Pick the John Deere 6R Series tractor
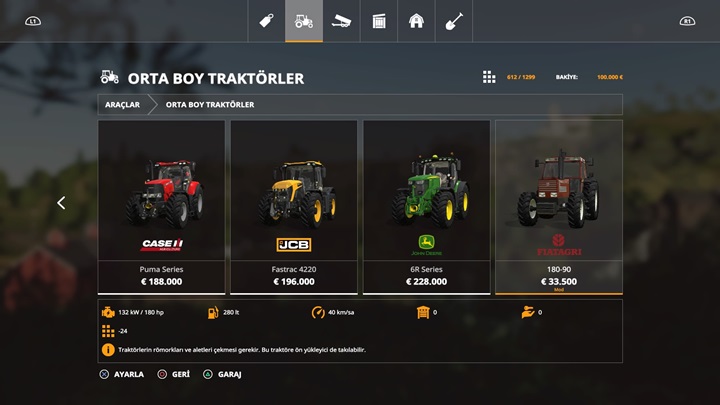The height and width of the screenshot is (405, 720). 426,207
